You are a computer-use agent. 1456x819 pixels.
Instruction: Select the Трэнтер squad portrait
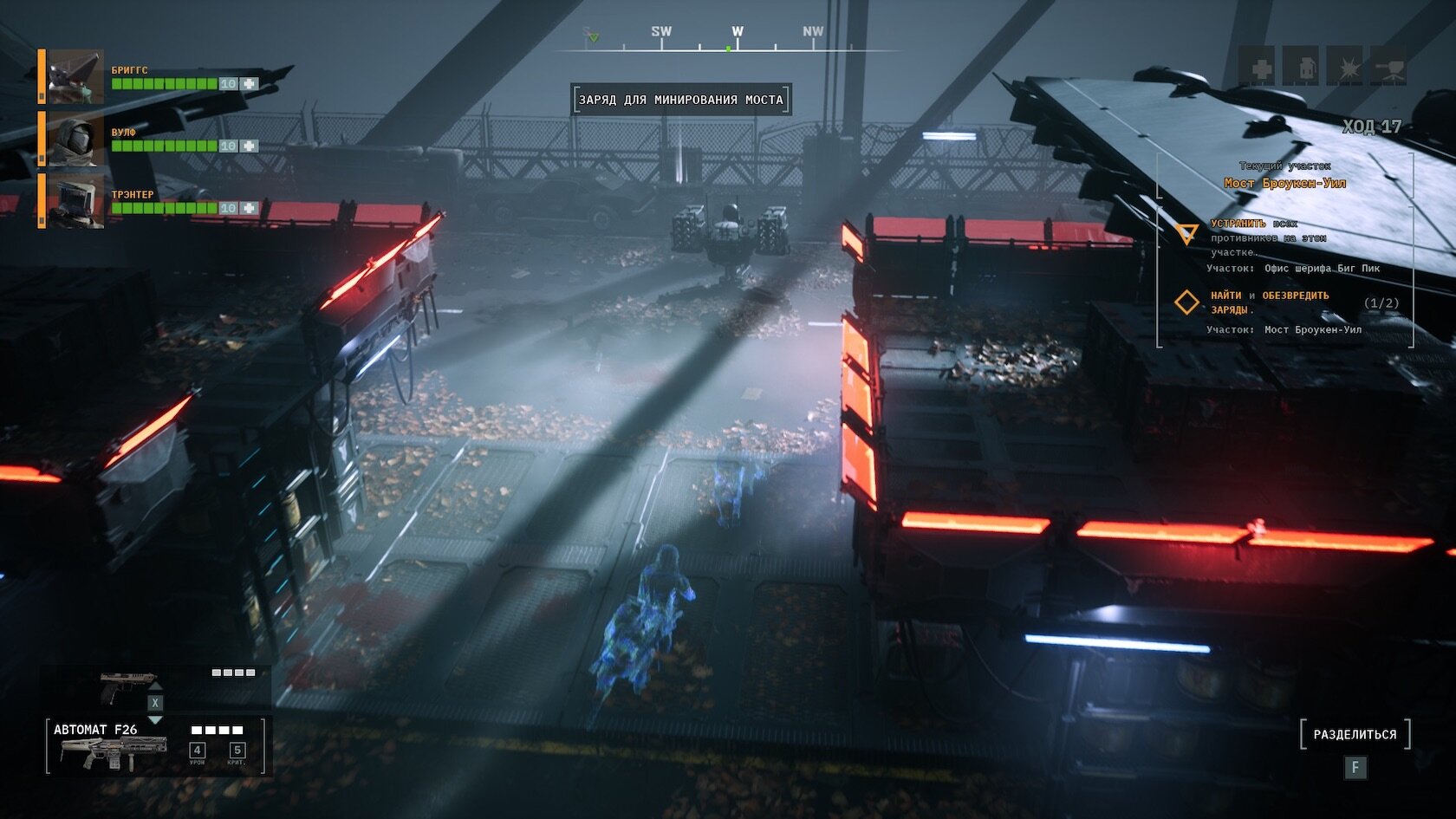(75, 201)
